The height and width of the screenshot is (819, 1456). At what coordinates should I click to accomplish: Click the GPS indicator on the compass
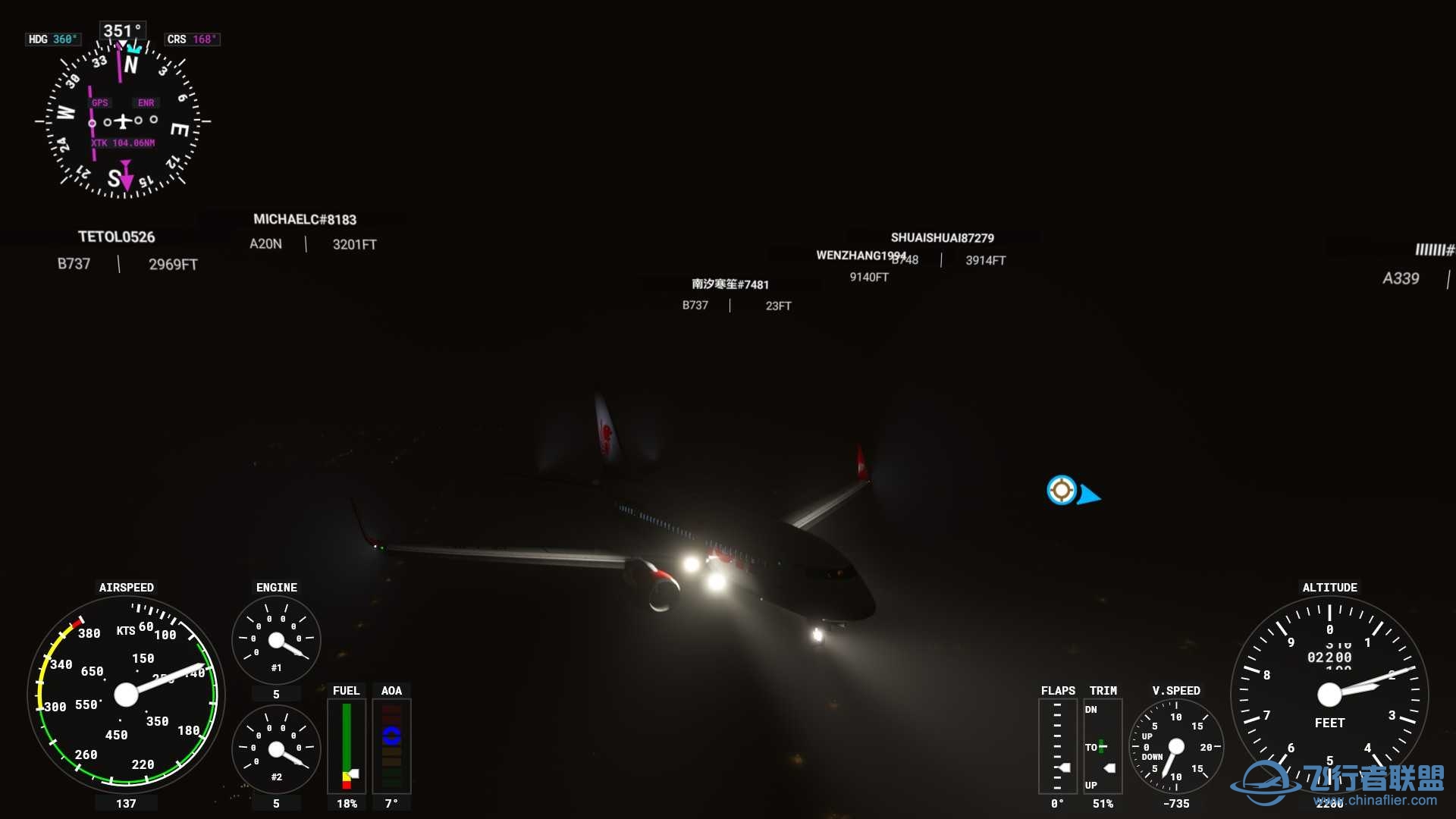99,102
